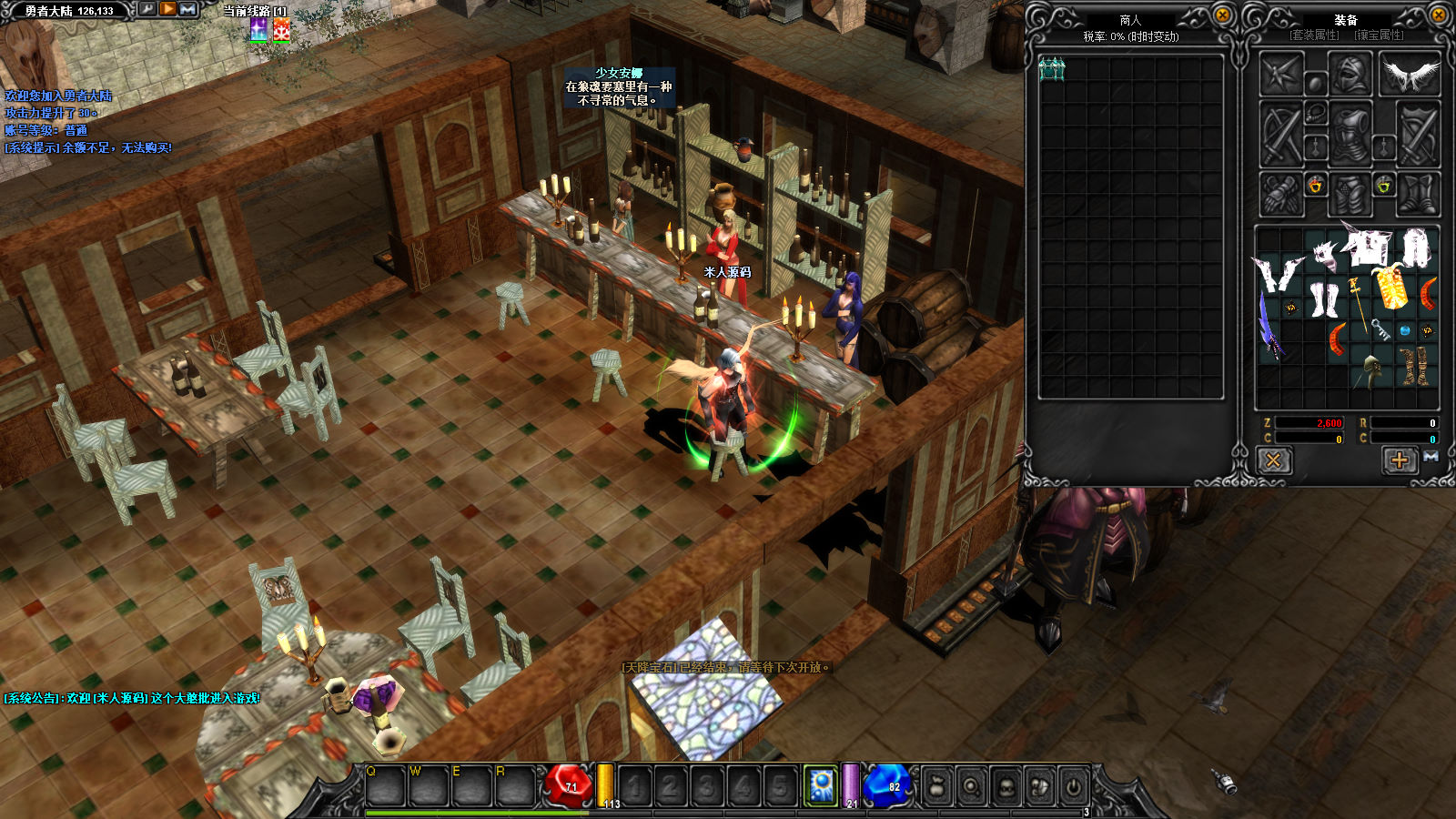Click the X button below the inventory
Image resolution: width=1456 pixels, height=819 pixels.
pos(1273,460)
